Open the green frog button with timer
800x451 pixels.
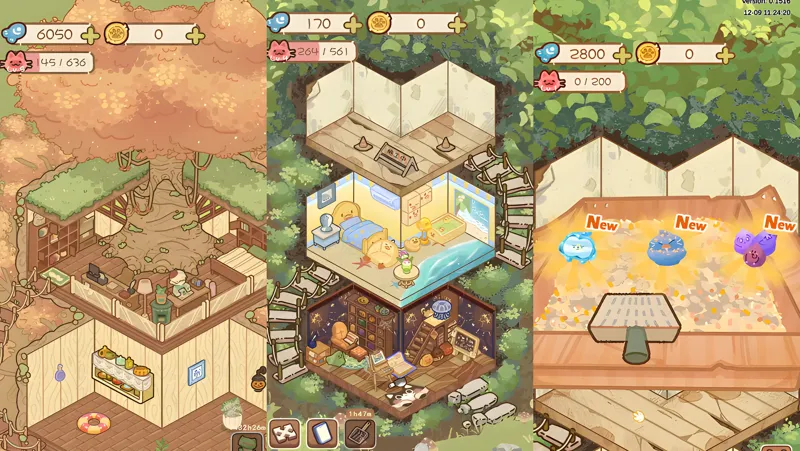tap(246, 441)
